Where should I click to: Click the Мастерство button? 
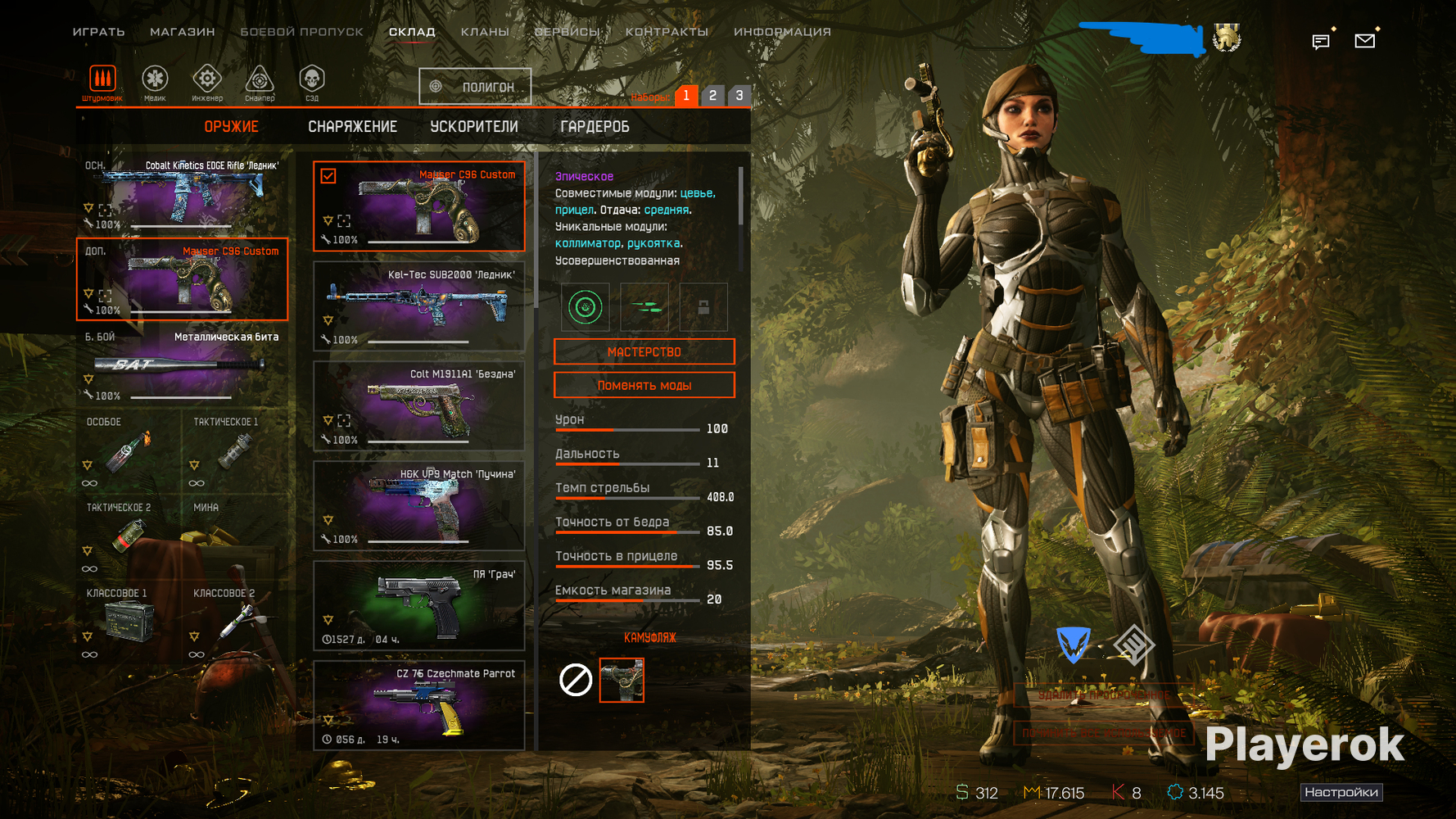644,352
